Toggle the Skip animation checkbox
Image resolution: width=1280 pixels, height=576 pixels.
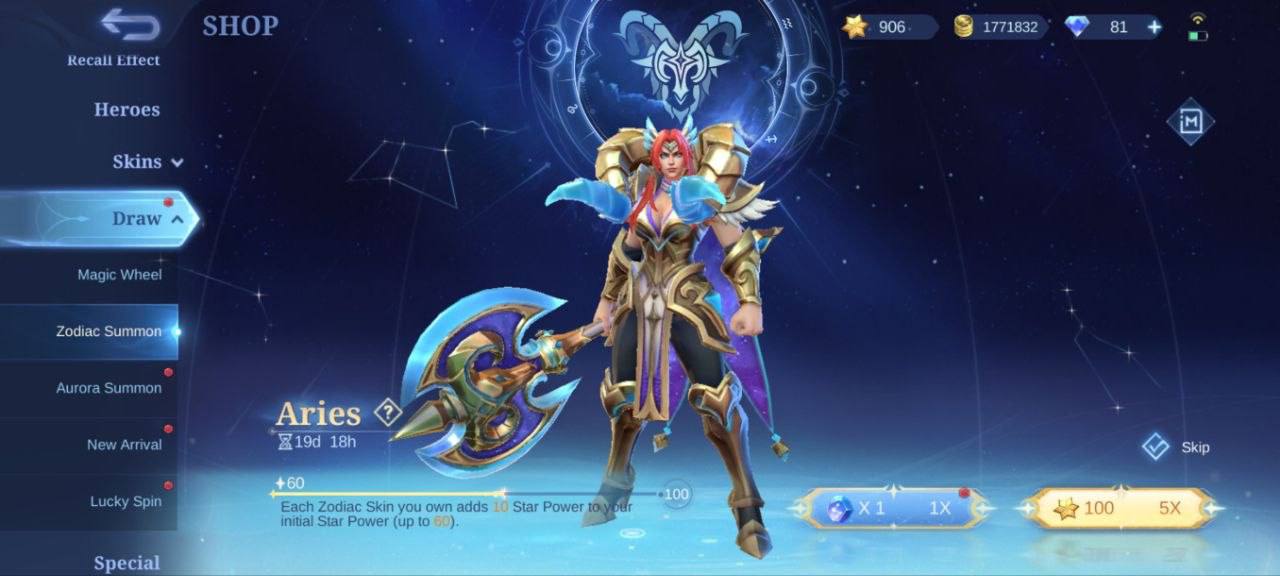pos(1156,446)
